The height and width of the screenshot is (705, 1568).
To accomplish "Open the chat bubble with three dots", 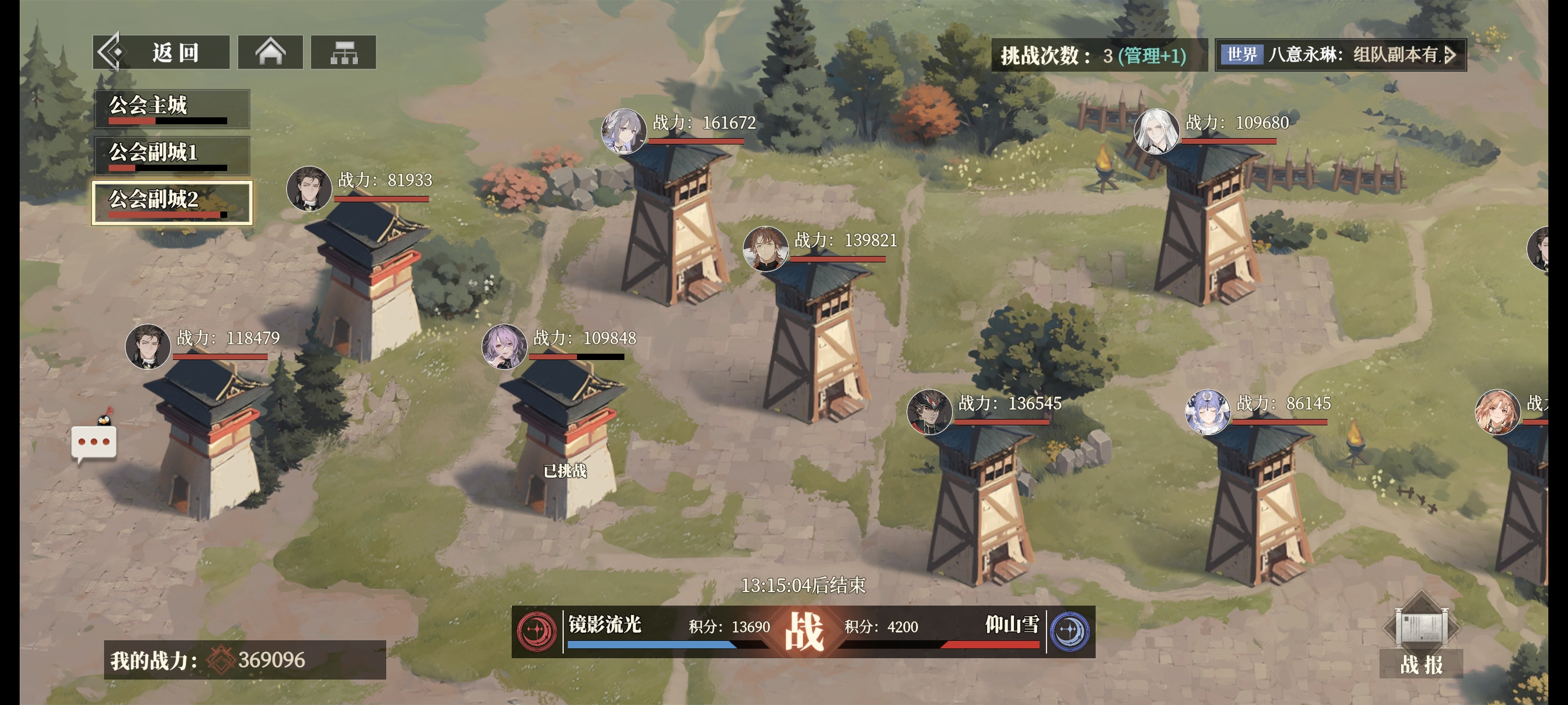I will click(94, 441).
